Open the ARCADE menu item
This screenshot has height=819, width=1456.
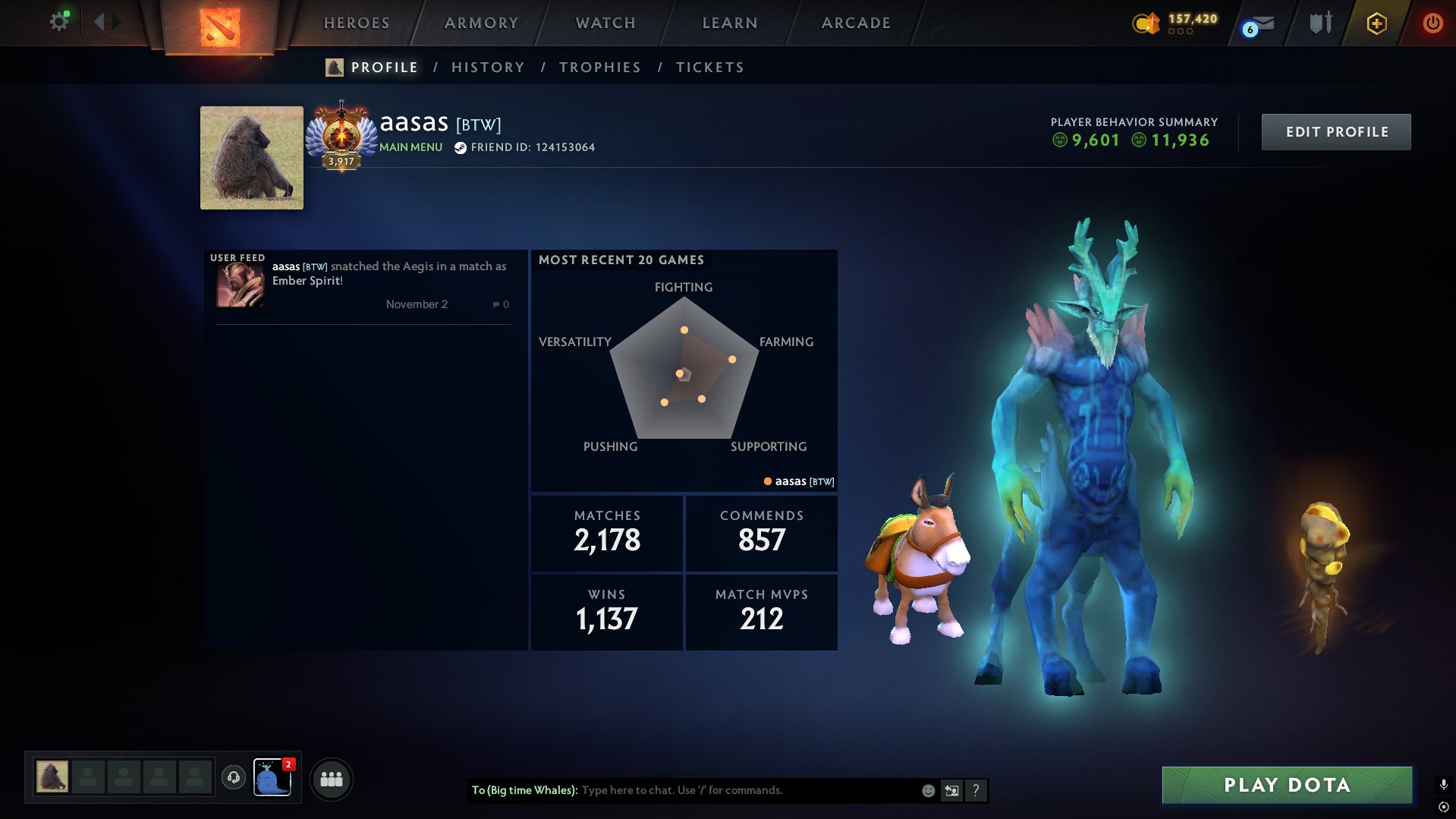855,23
